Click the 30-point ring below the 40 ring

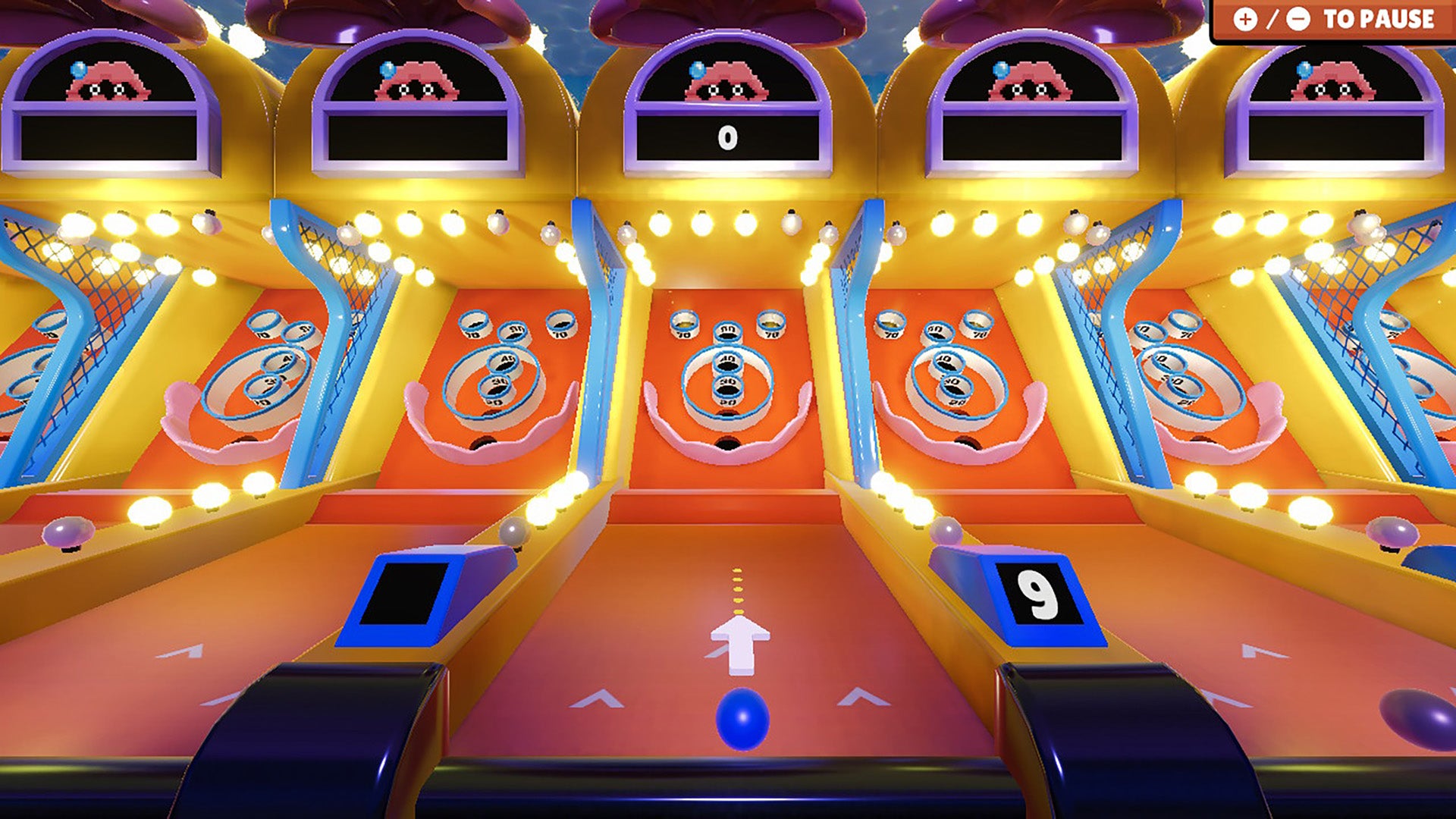click(726, 388)
